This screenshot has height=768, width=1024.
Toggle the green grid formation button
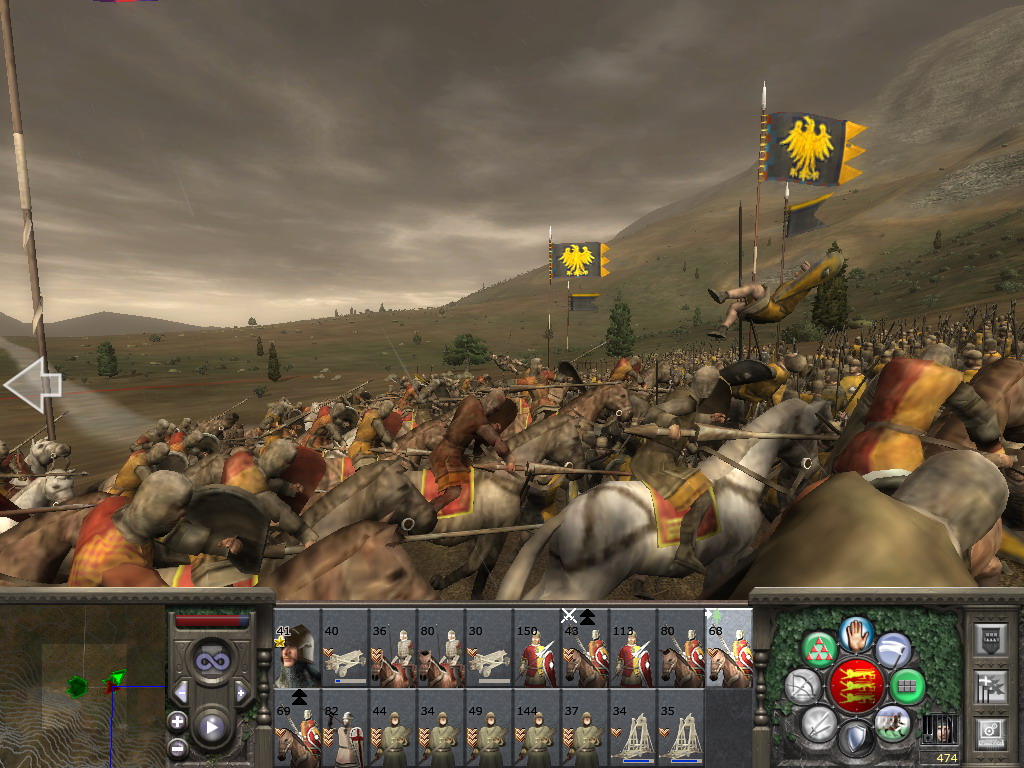[908, 687]
